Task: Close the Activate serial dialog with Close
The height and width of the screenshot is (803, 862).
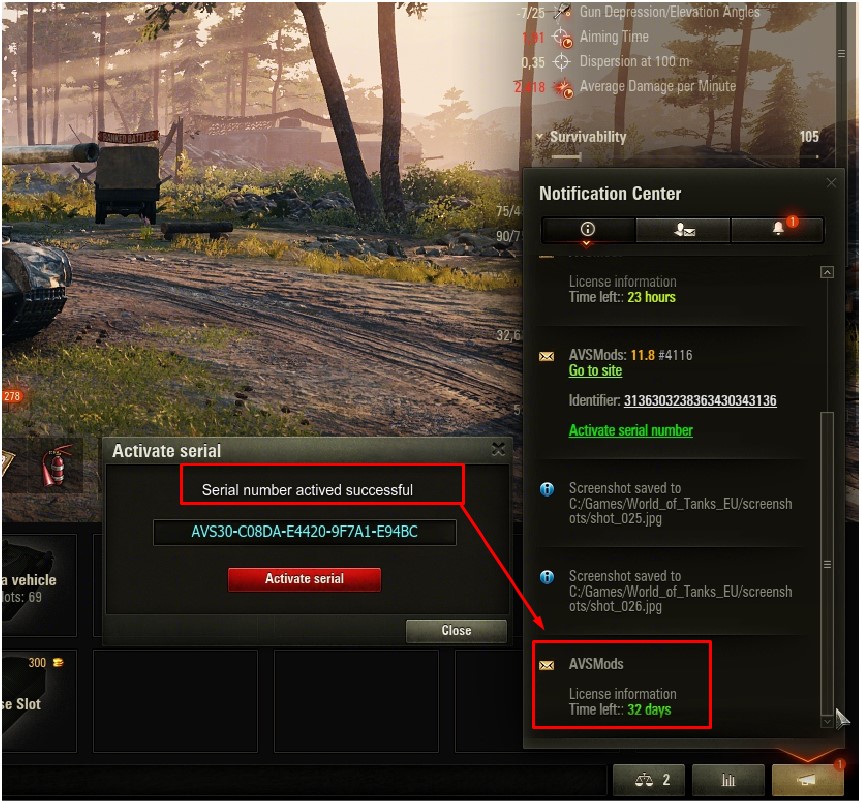Action: click(456, 631)
